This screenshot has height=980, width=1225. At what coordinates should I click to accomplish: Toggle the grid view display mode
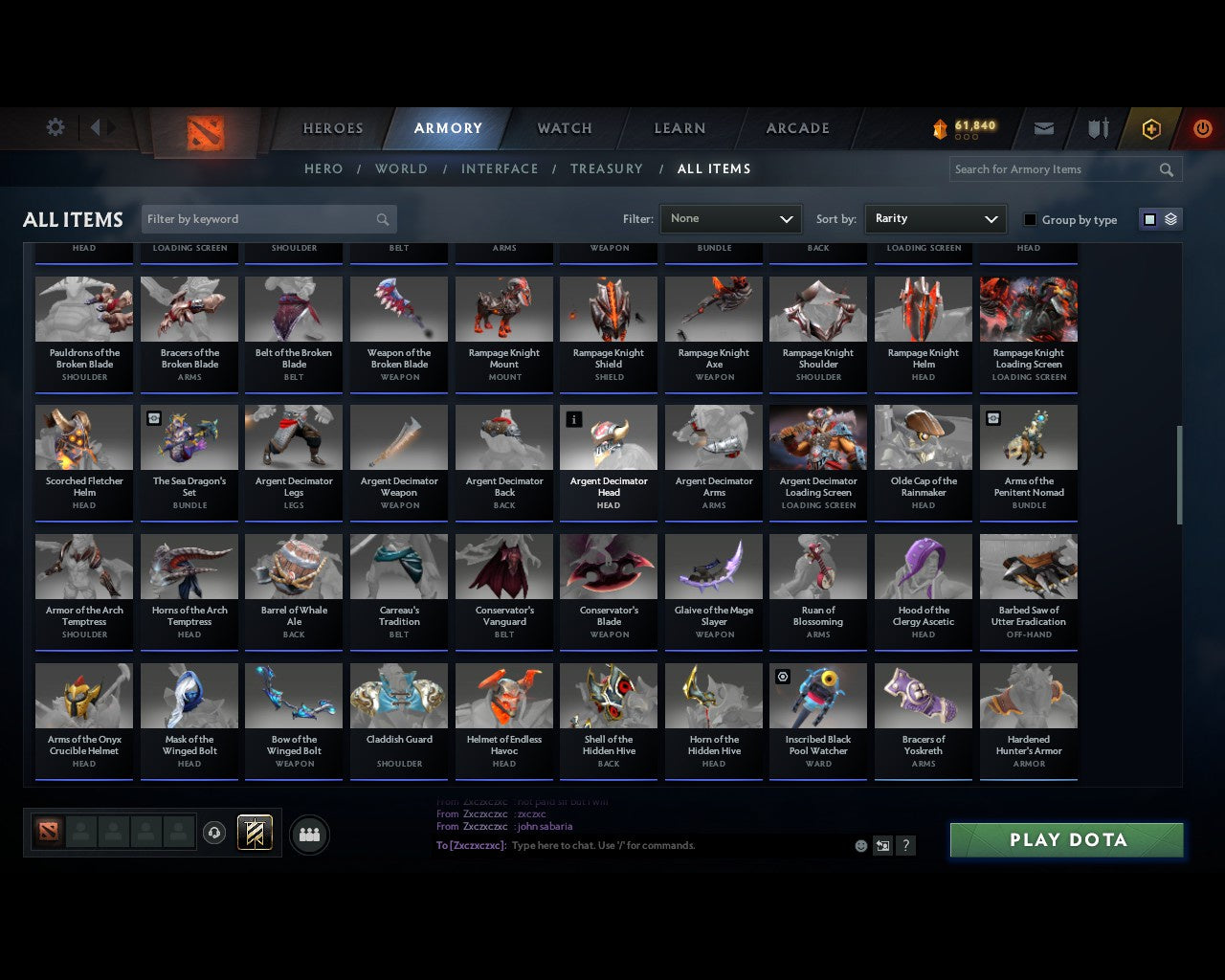click(1148, 218)
